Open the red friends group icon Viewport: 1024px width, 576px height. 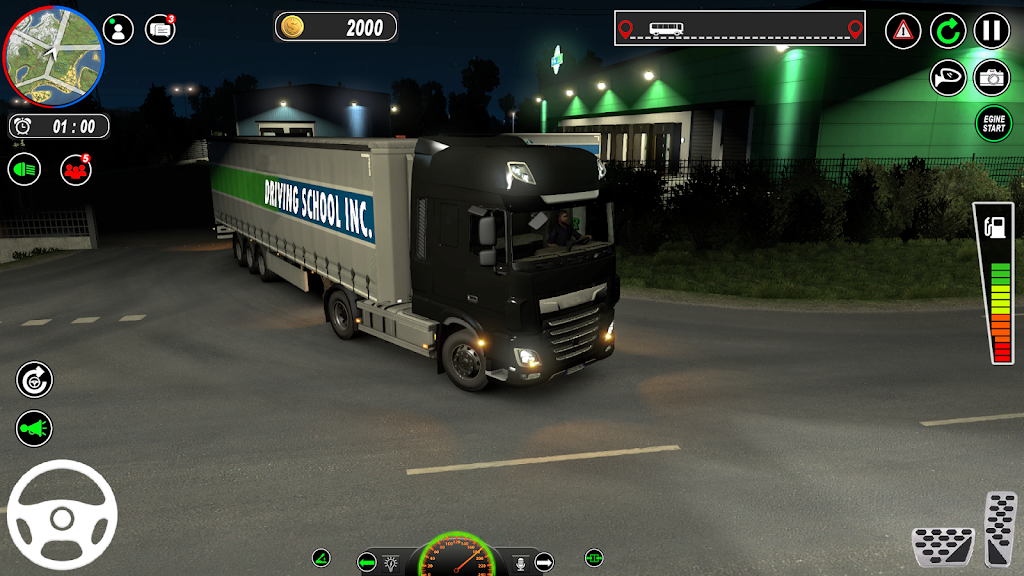(x=76, y=169)
